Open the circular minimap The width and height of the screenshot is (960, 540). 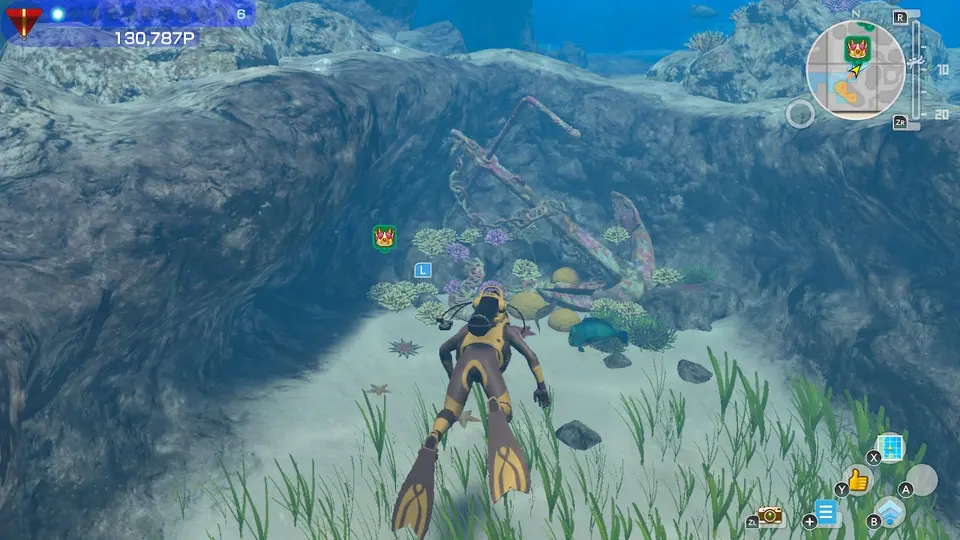point(856,70)
